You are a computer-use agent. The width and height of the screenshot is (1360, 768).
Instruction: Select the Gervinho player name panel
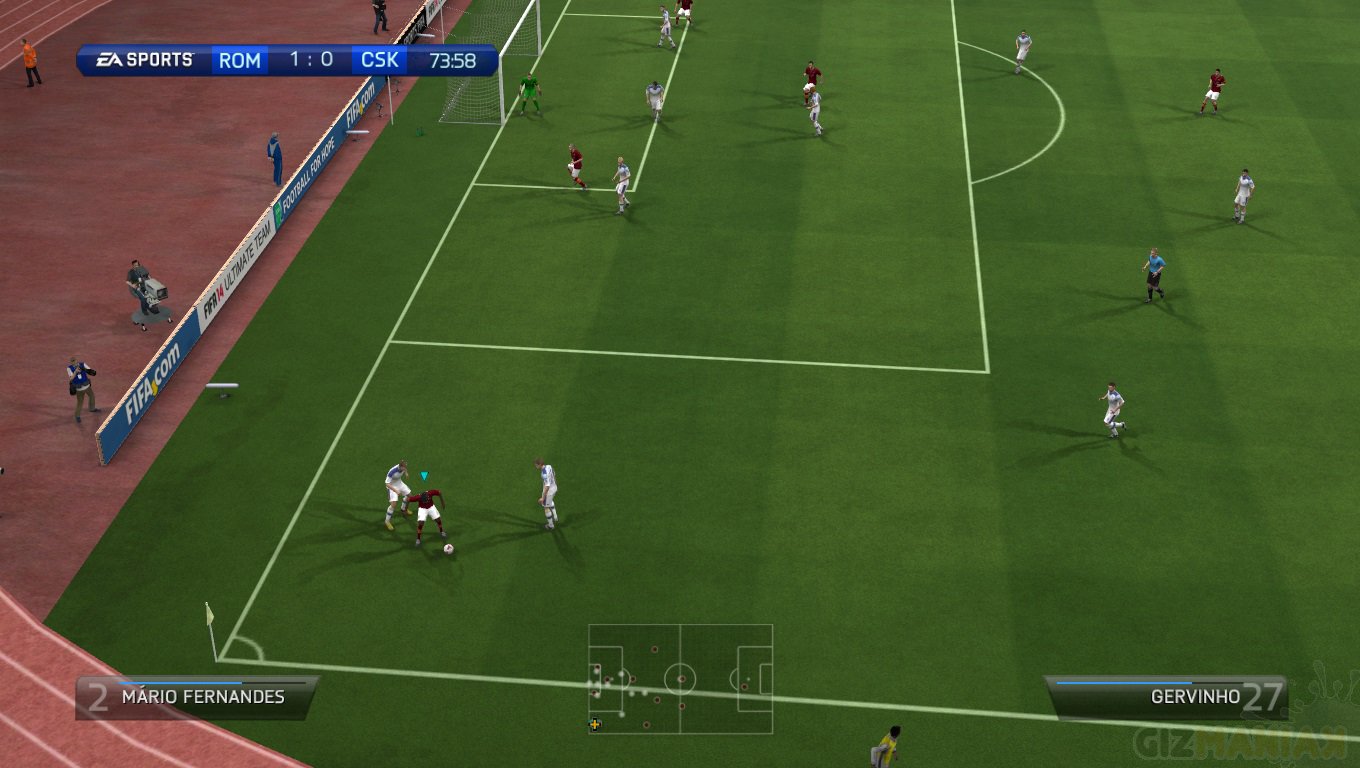pyautogui.click(x=1166, y=697)
